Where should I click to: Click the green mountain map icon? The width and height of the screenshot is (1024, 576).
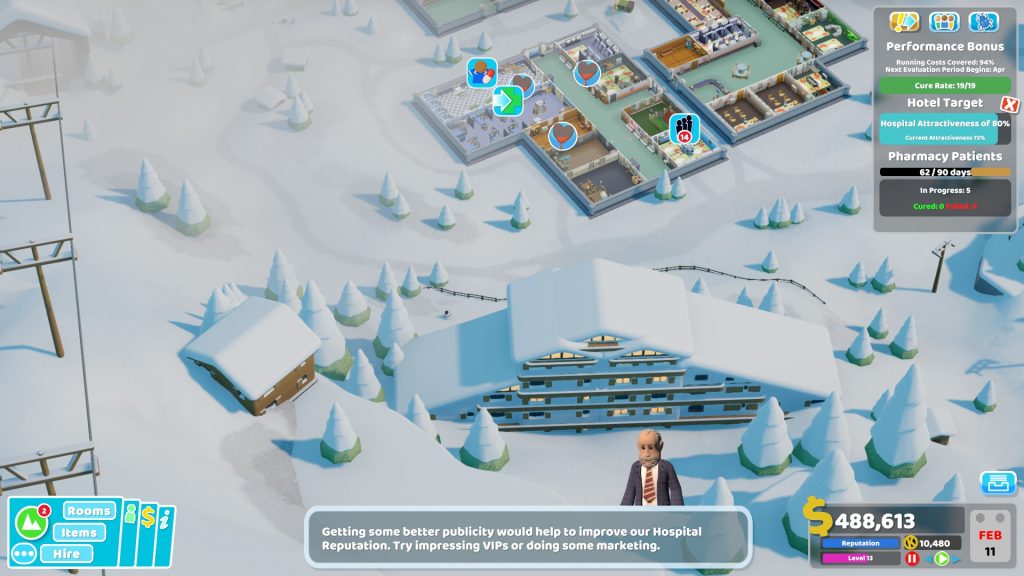coord(30,521)
